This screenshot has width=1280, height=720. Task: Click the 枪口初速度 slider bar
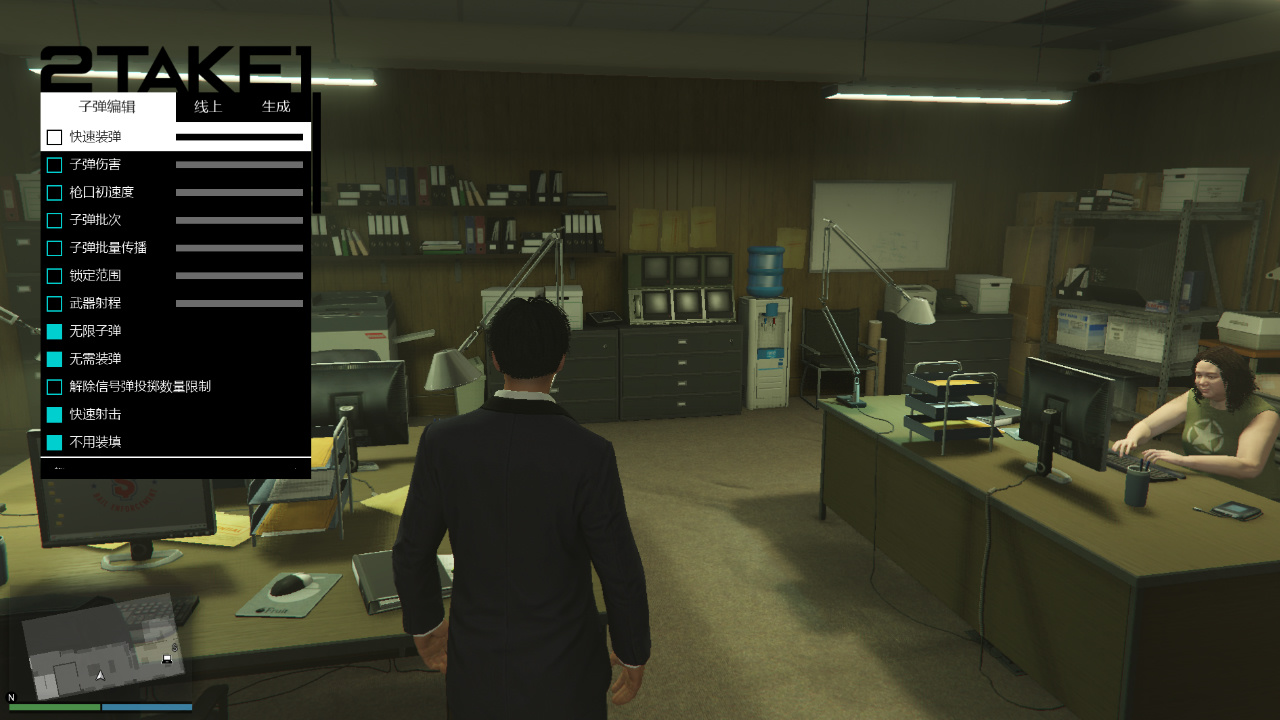(239, 193)
